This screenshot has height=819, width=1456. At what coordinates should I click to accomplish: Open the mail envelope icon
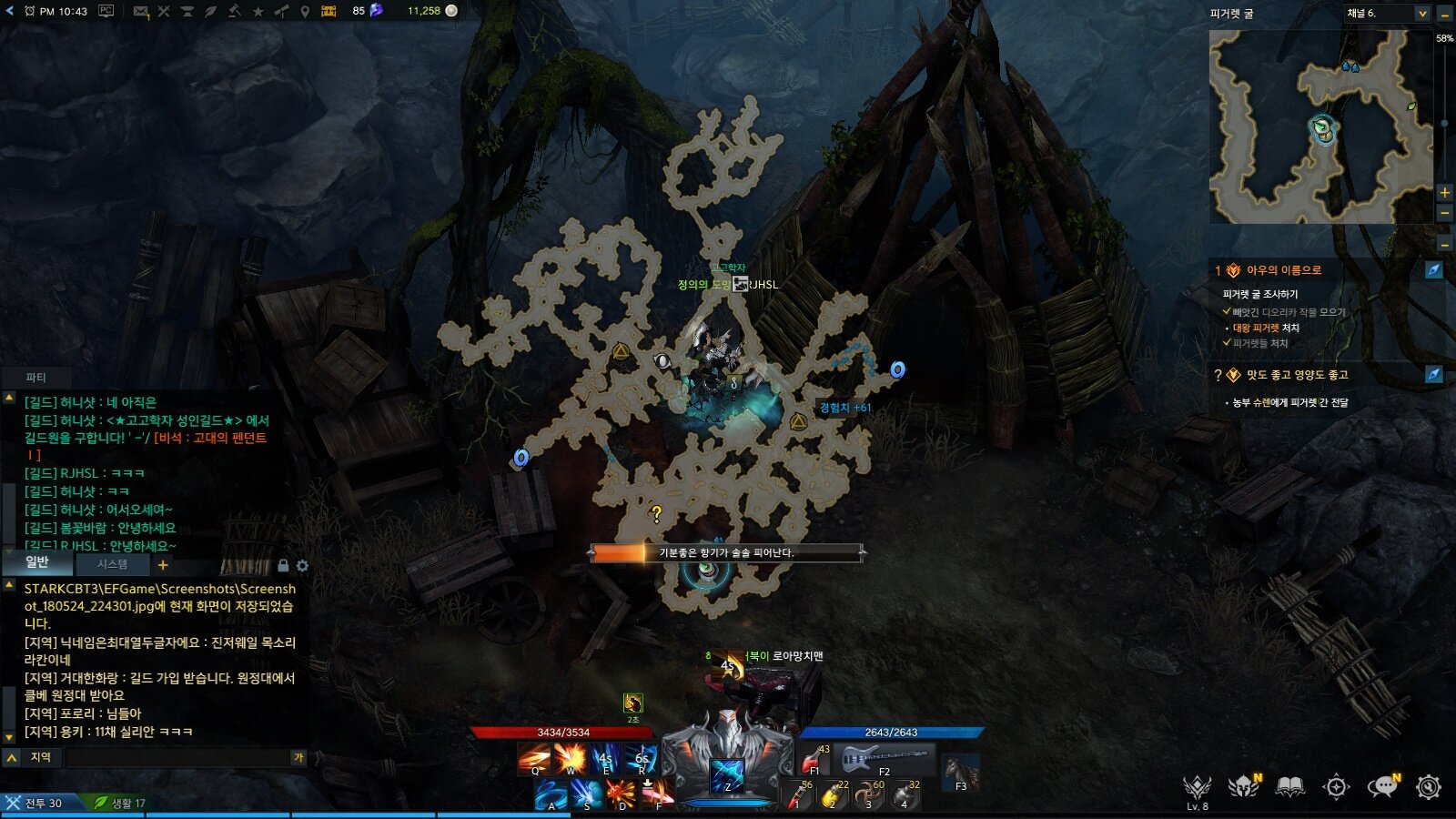click(140, 11)
